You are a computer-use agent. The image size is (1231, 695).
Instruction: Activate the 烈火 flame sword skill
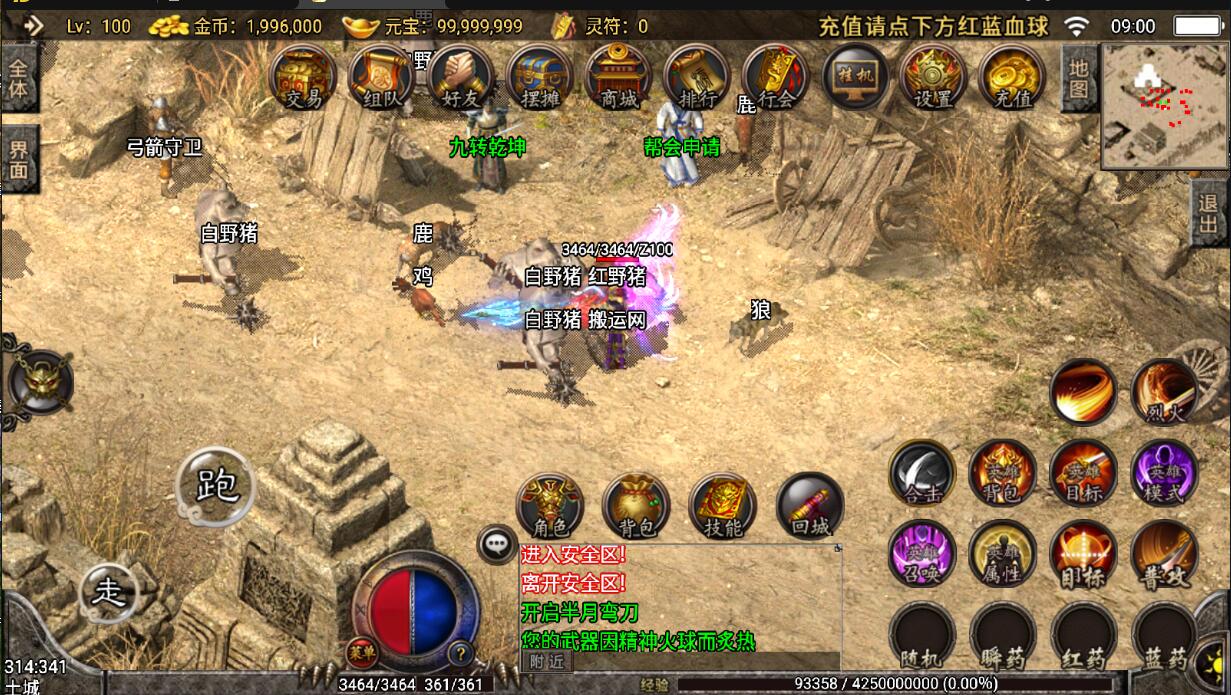coord(1164,391)
